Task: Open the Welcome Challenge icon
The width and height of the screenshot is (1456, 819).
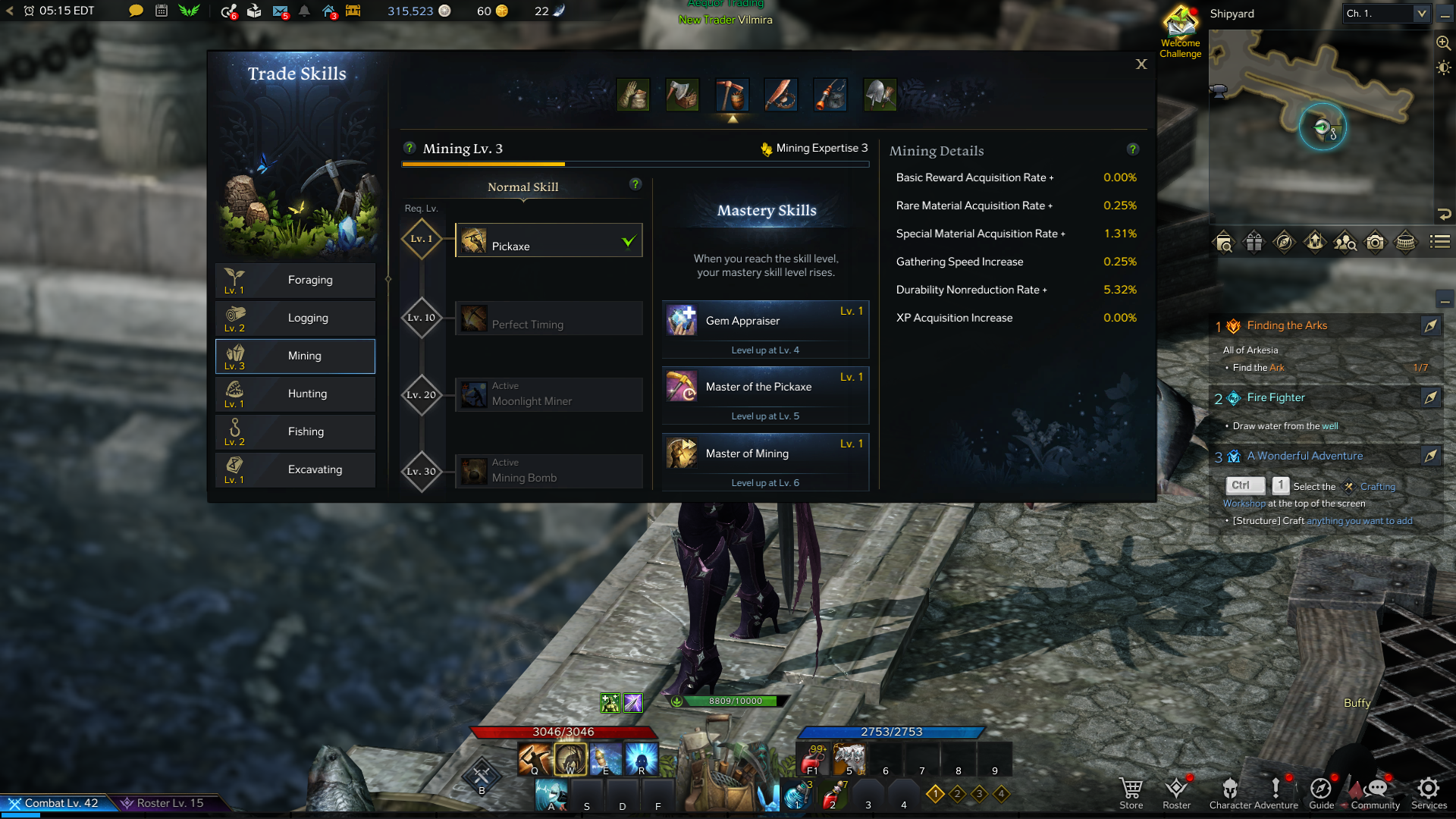Action: pos(1180,32)
